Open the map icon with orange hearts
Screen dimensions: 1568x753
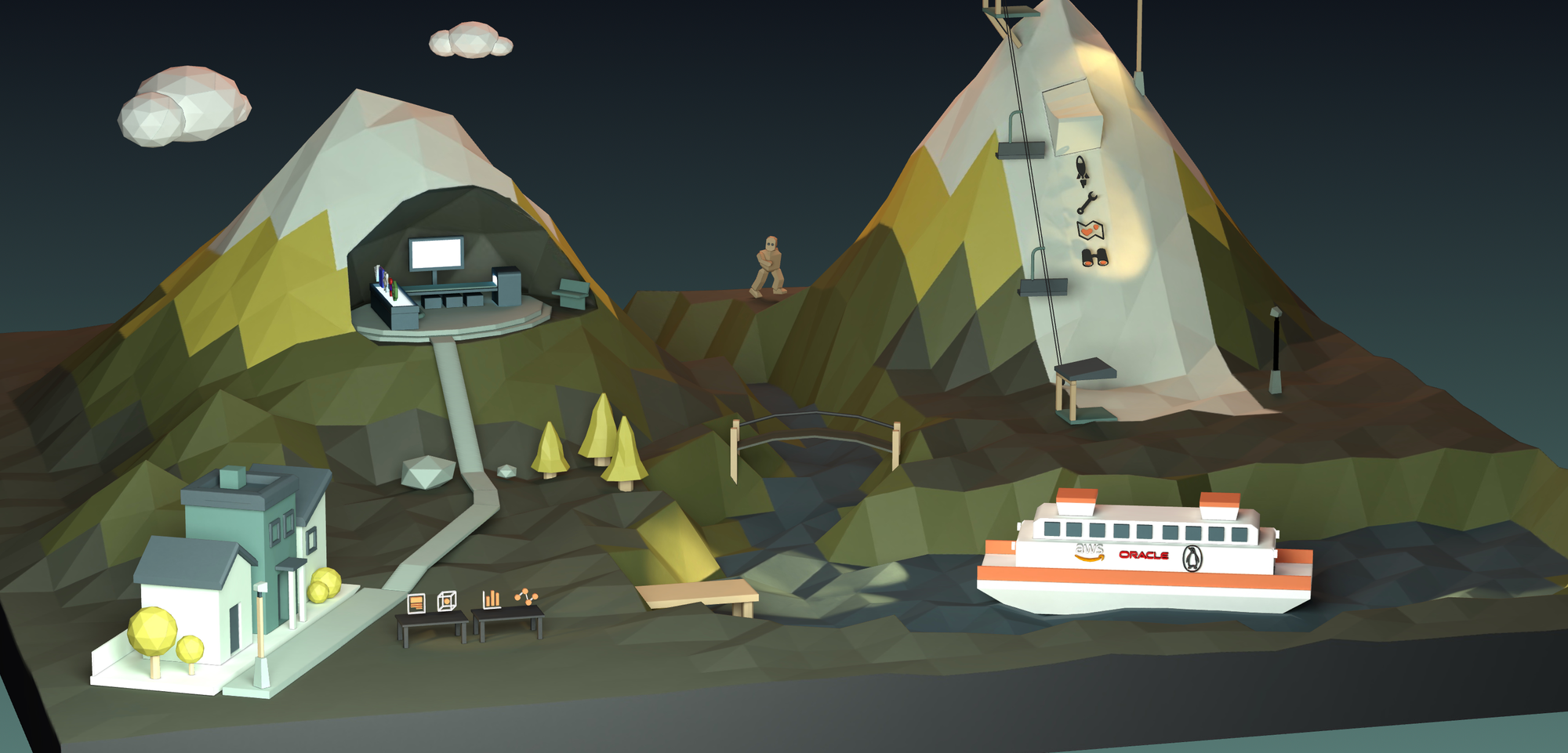pyautogui.click(x=1091, y=230)
